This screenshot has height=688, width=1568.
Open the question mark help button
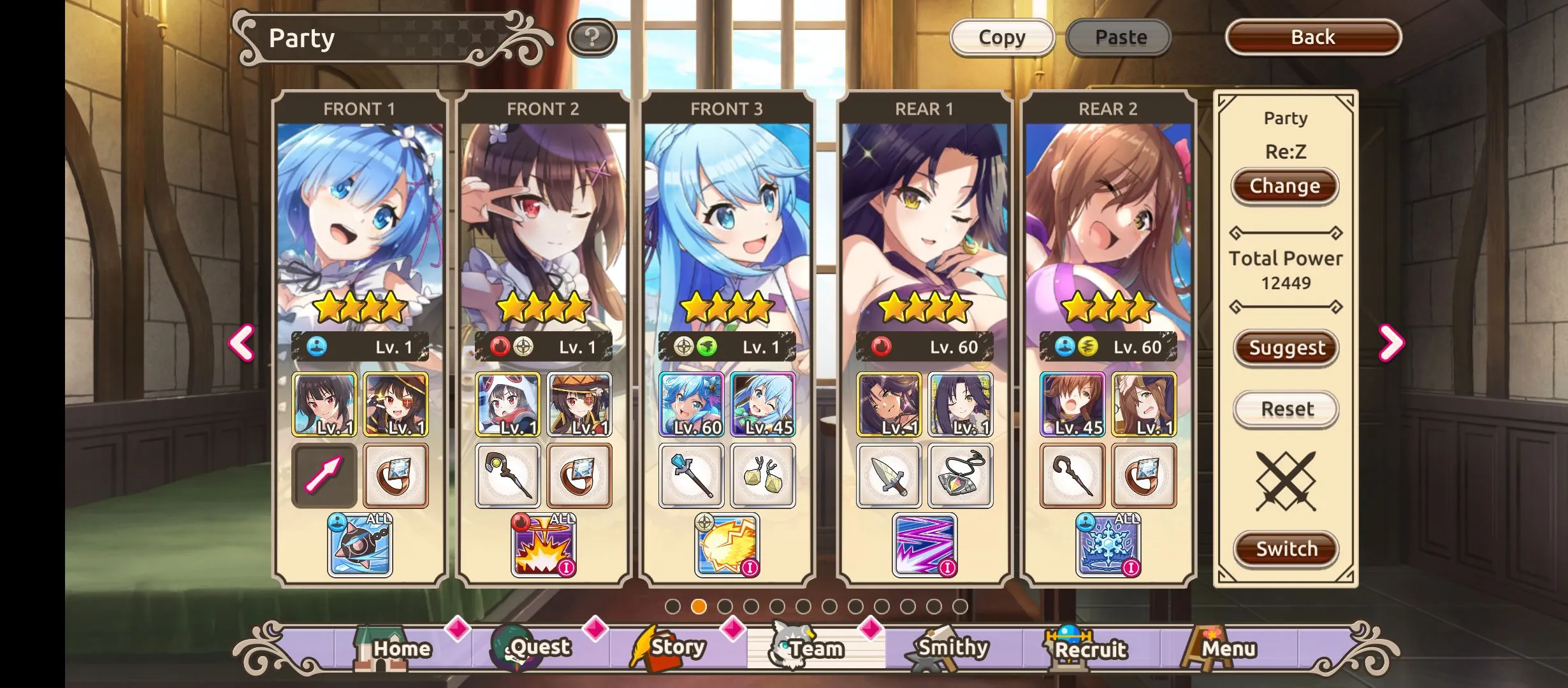coord(592,38)
